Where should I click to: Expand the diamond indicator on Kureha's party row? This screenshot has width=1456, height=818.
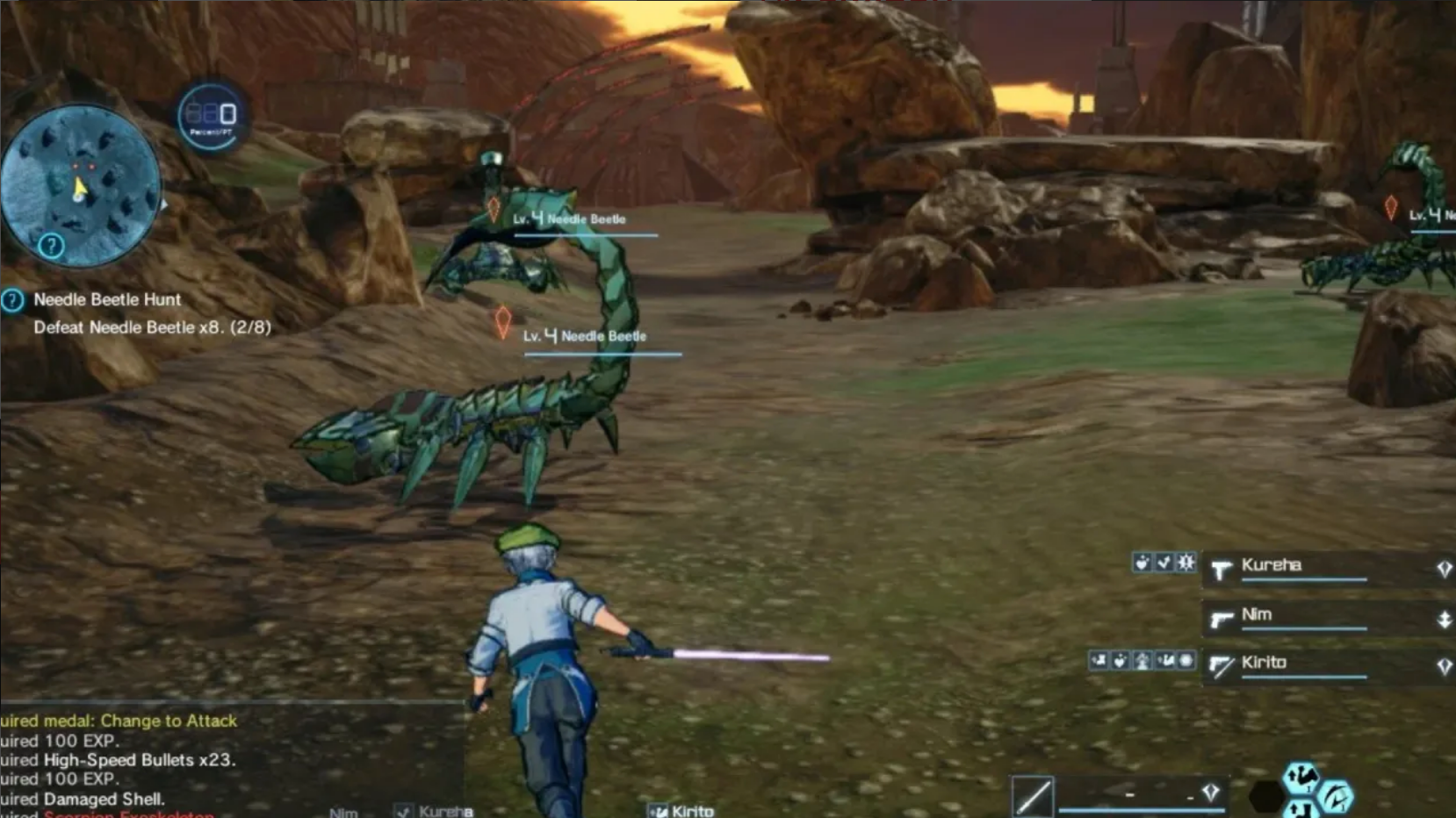coord(1445,568)
